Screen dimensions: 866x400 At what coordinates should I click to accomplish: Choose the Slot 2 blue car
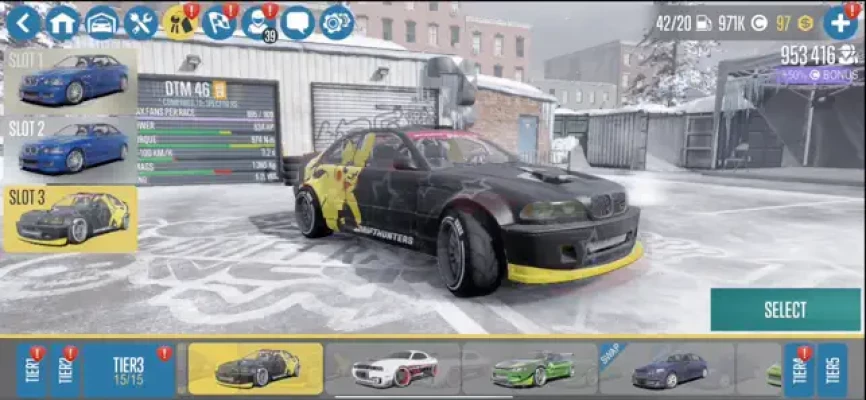pyautogui.click(x=70, y=148)
